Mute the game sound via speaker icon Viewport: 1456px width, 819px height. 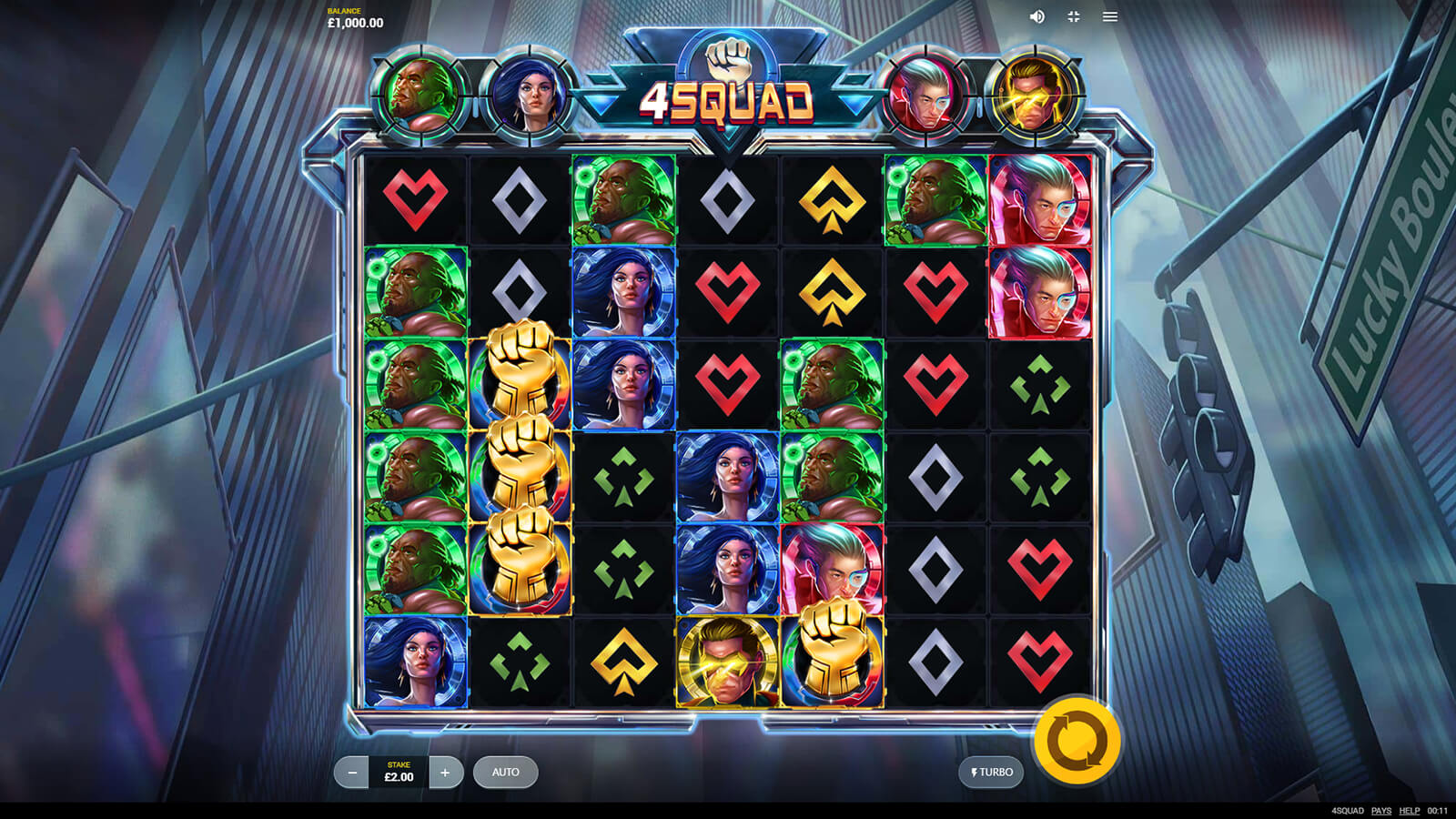tap(1036, 16)
